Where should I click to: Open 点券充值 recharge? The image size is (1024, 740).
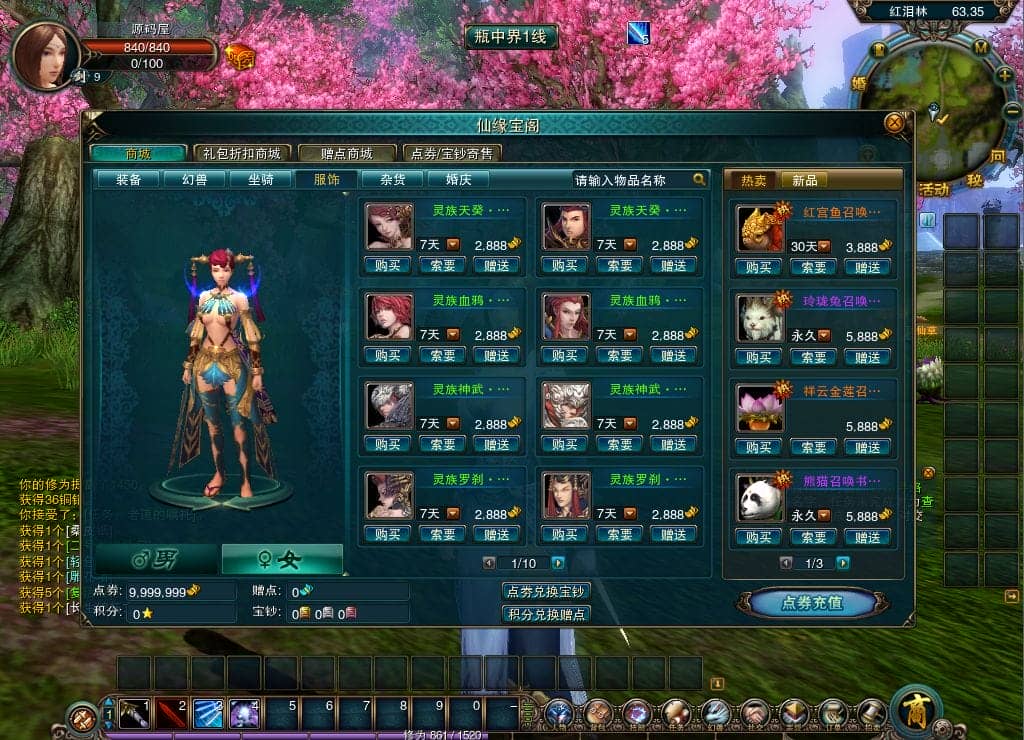(x=812, y=603)
